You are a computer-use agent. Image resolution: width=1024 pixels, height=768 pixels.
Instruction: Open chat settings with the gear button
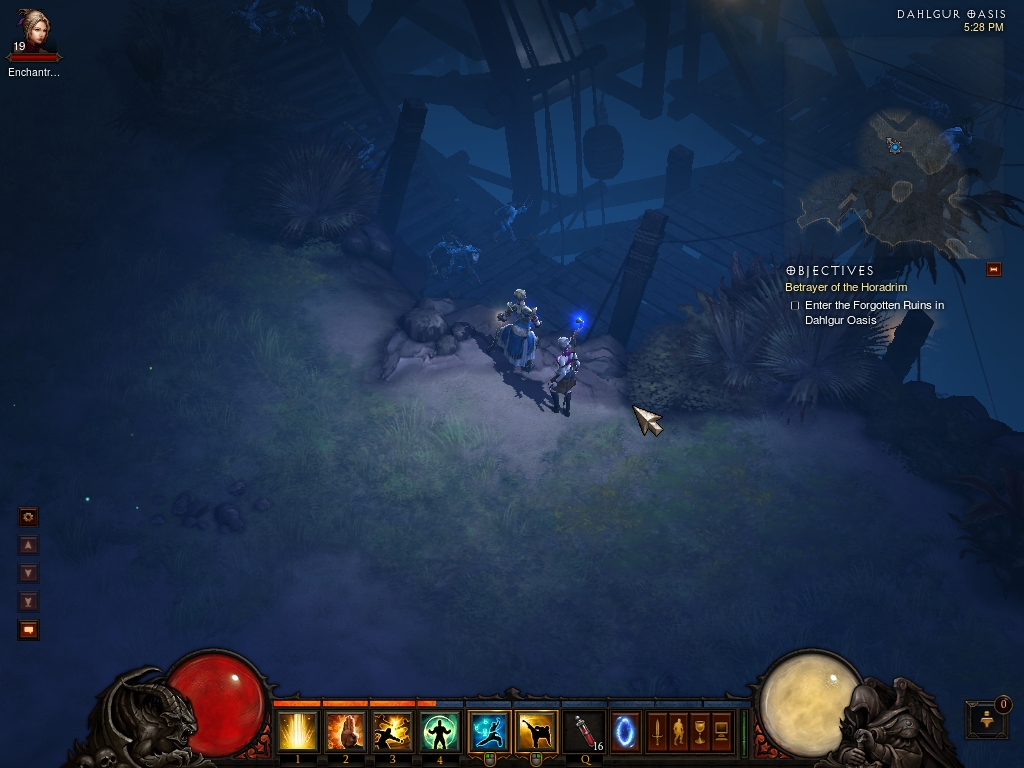click(x=29, y=517)
